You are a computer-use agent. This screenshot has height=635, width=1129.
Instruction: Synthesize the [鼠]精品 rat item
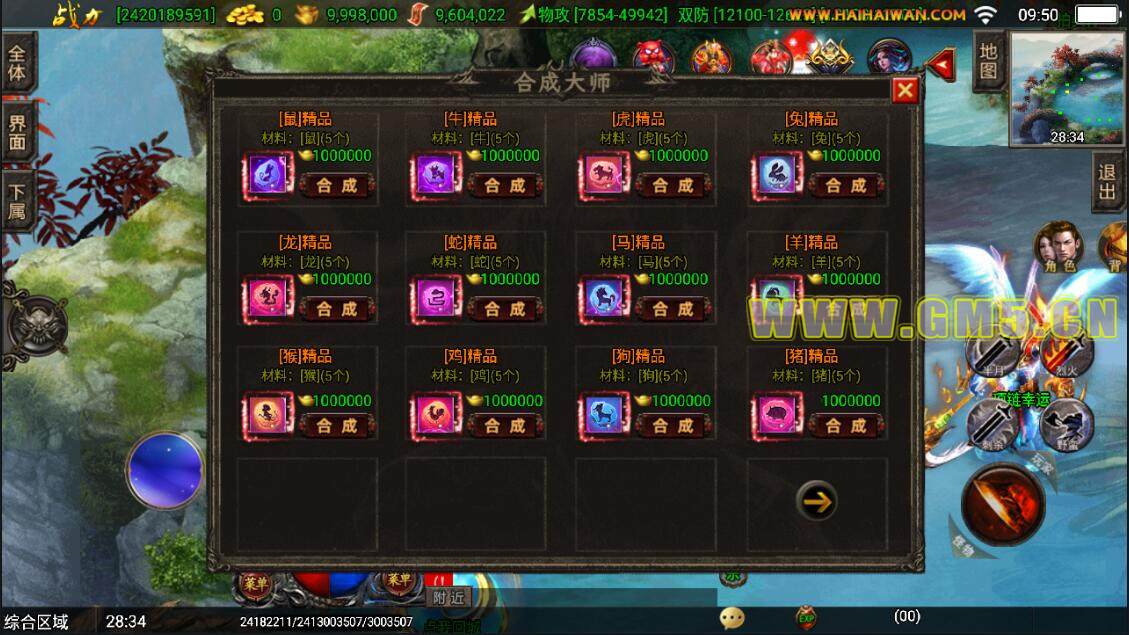pyautogui.click(x=337, y=186)
